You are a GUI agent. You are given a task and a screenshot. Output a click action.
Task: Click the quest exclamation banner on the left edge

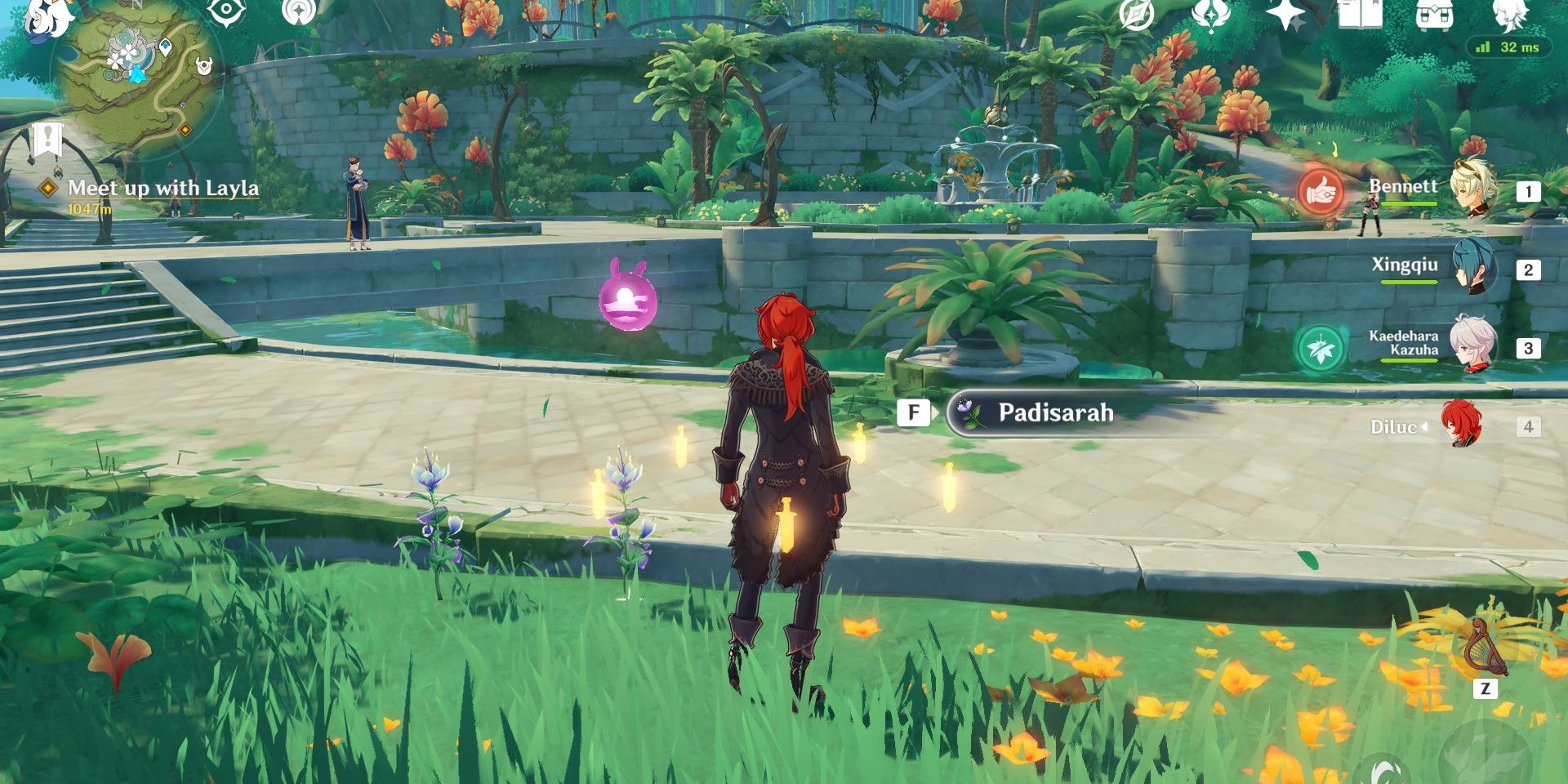click(47, 139)
